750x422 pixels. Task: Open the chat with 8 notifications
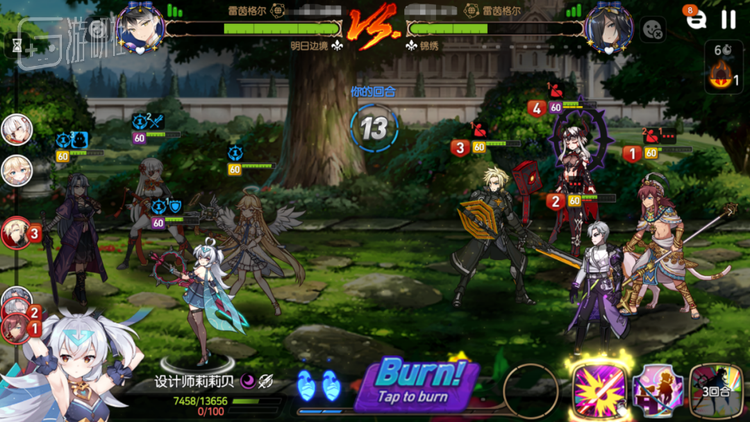(695, 20)
